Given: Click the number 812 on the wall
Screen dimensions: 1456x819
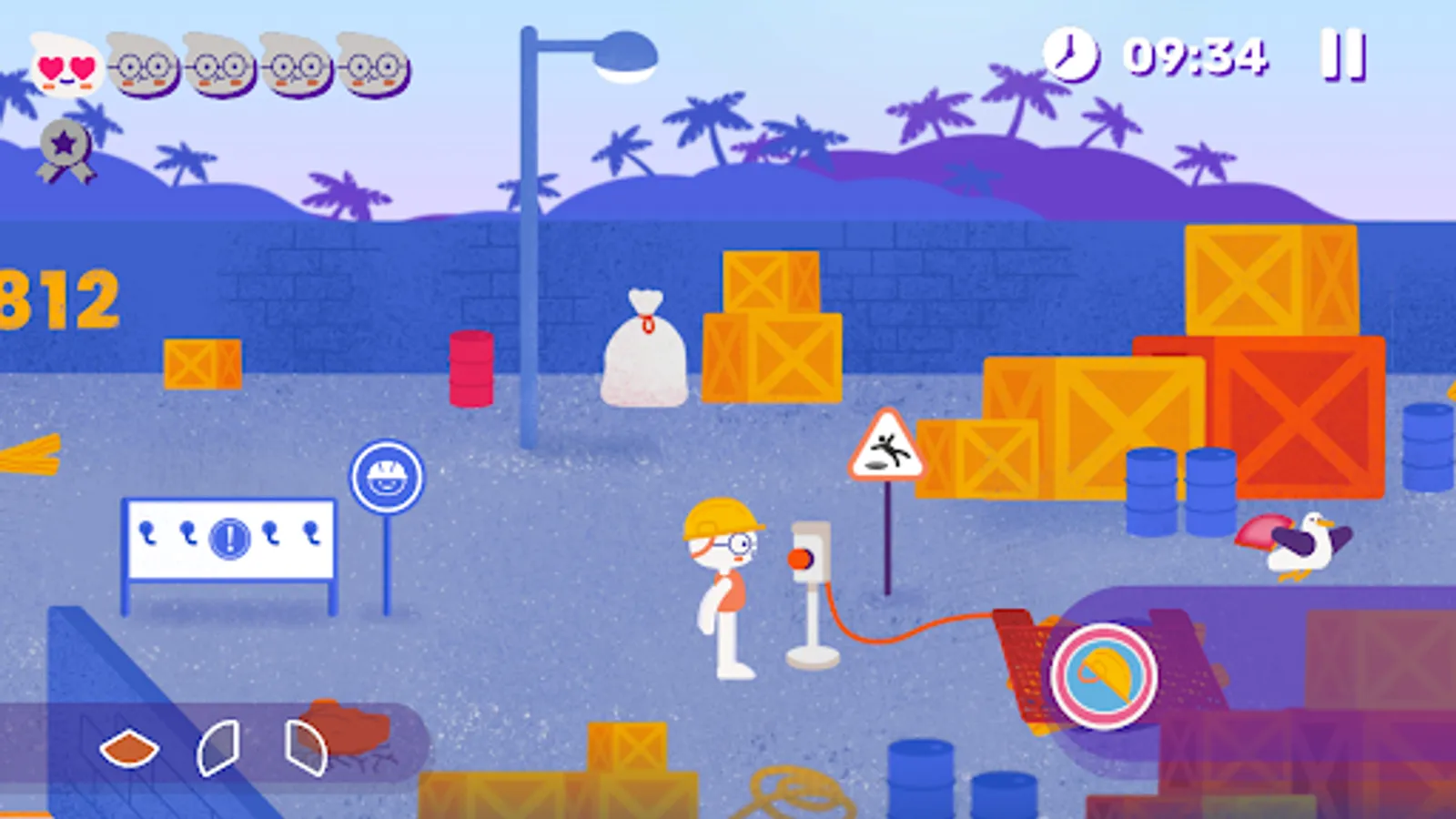Looking at the screenshot, I should coord(55,300).
